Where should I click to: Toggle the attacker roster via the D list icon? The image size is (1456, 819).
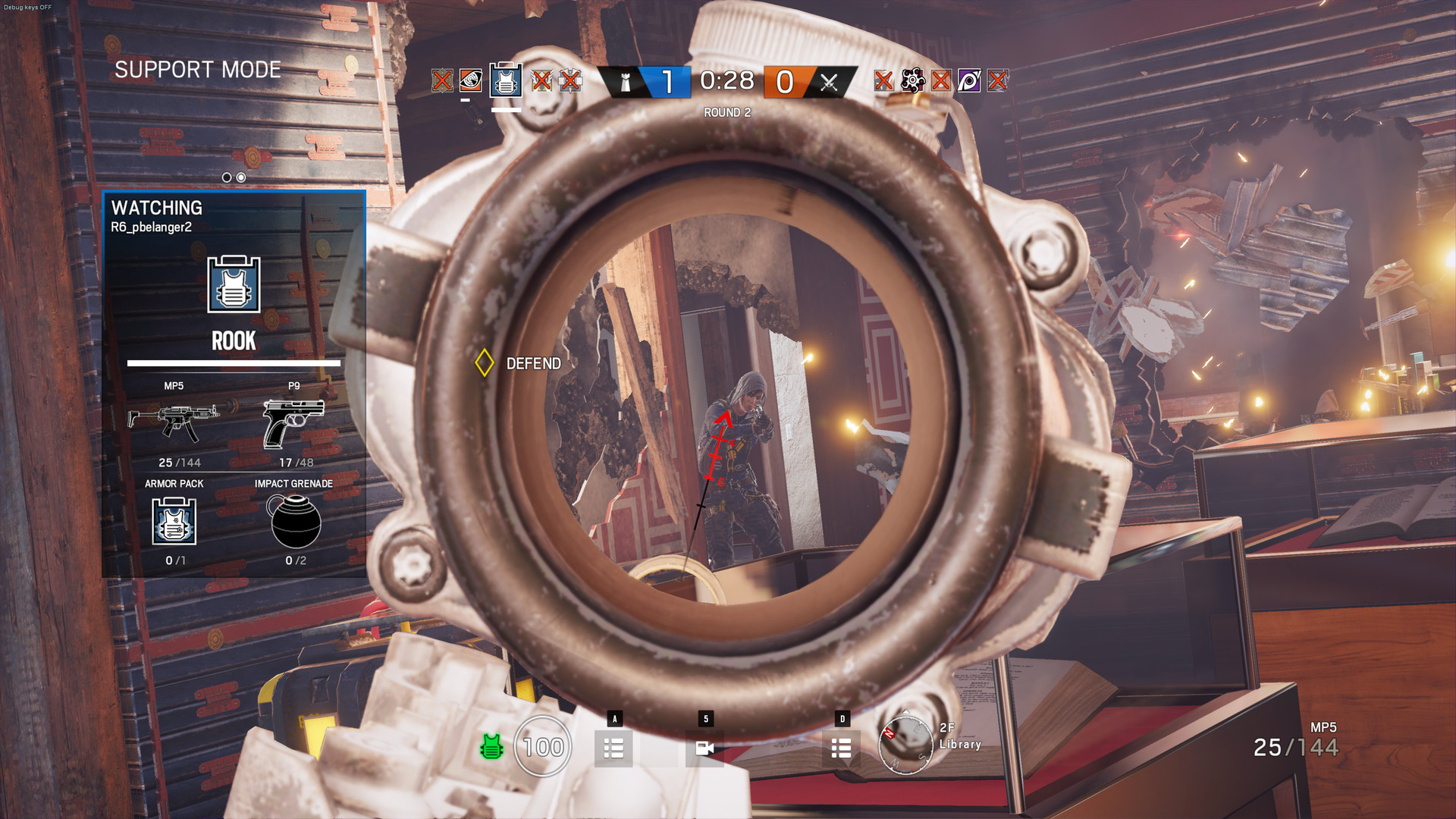(840, 748)
